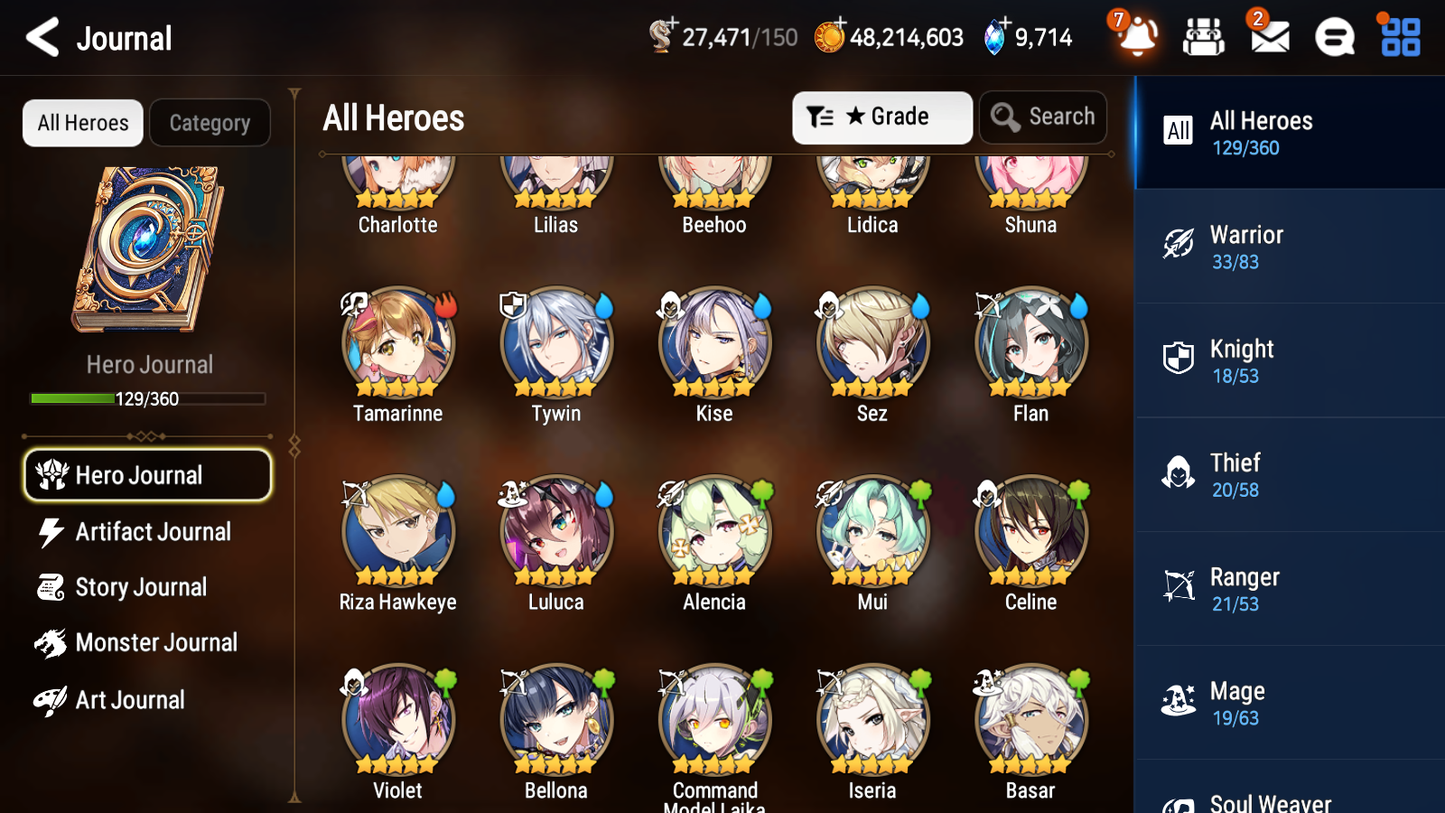The image size is (1445, 813).
Task: Open the hero Search
Action: (x=1043, y=116)
